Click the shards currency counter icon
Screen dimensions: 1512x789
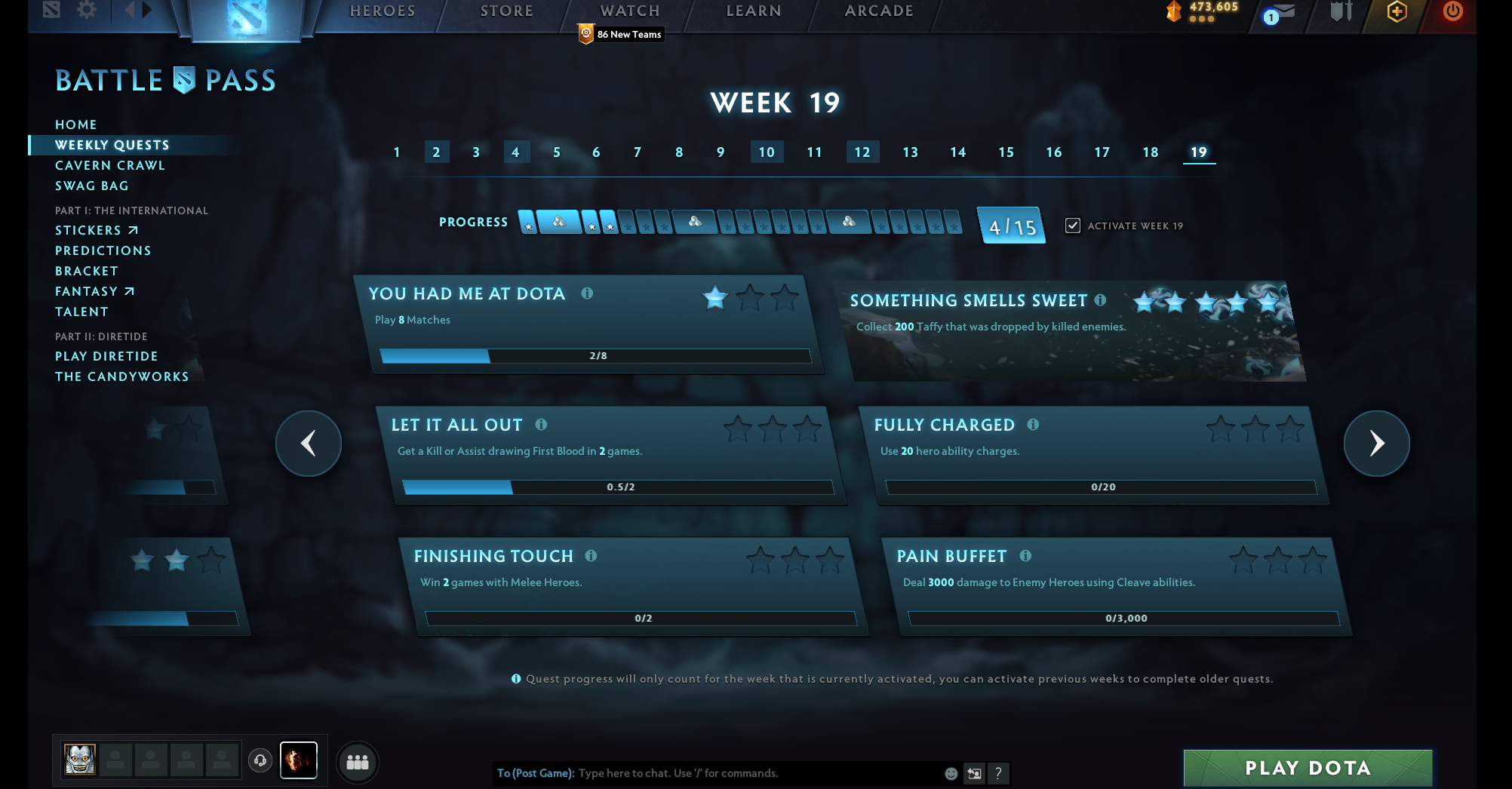click(1172, 11)
